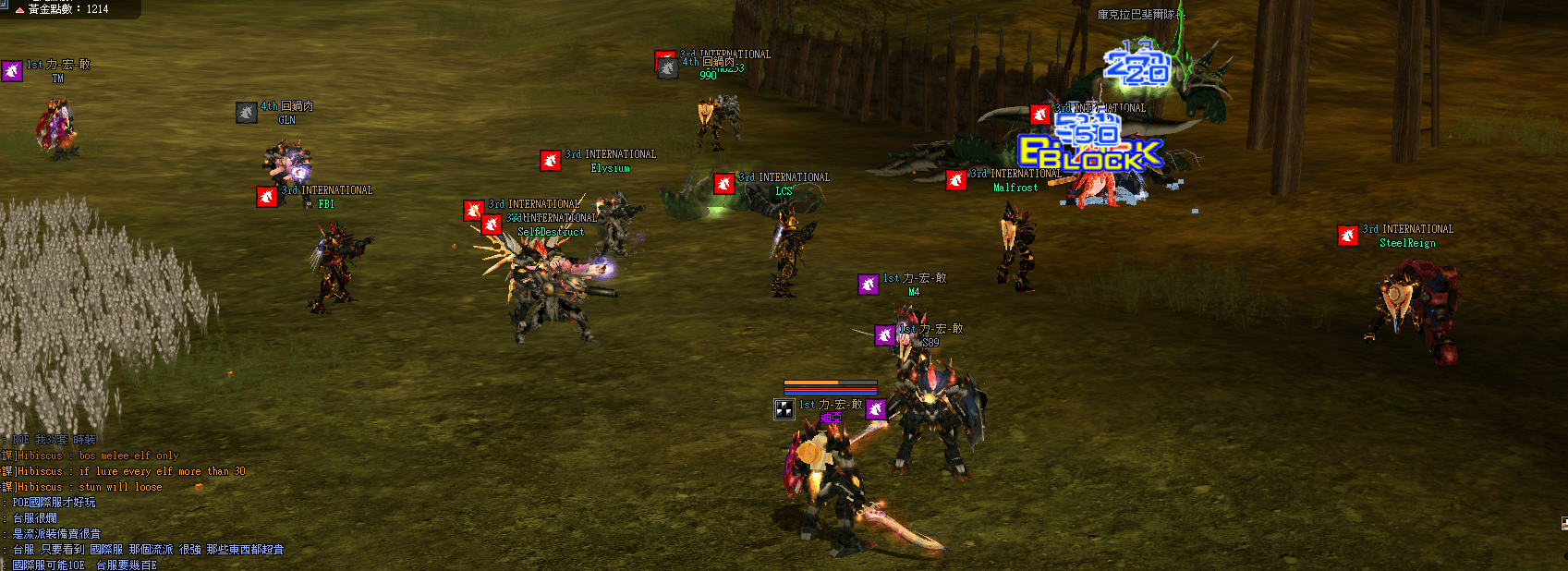Viewport: 1568px width, 571px height.
Task: Click the M4 player nameplate
Action: [913, 292]
